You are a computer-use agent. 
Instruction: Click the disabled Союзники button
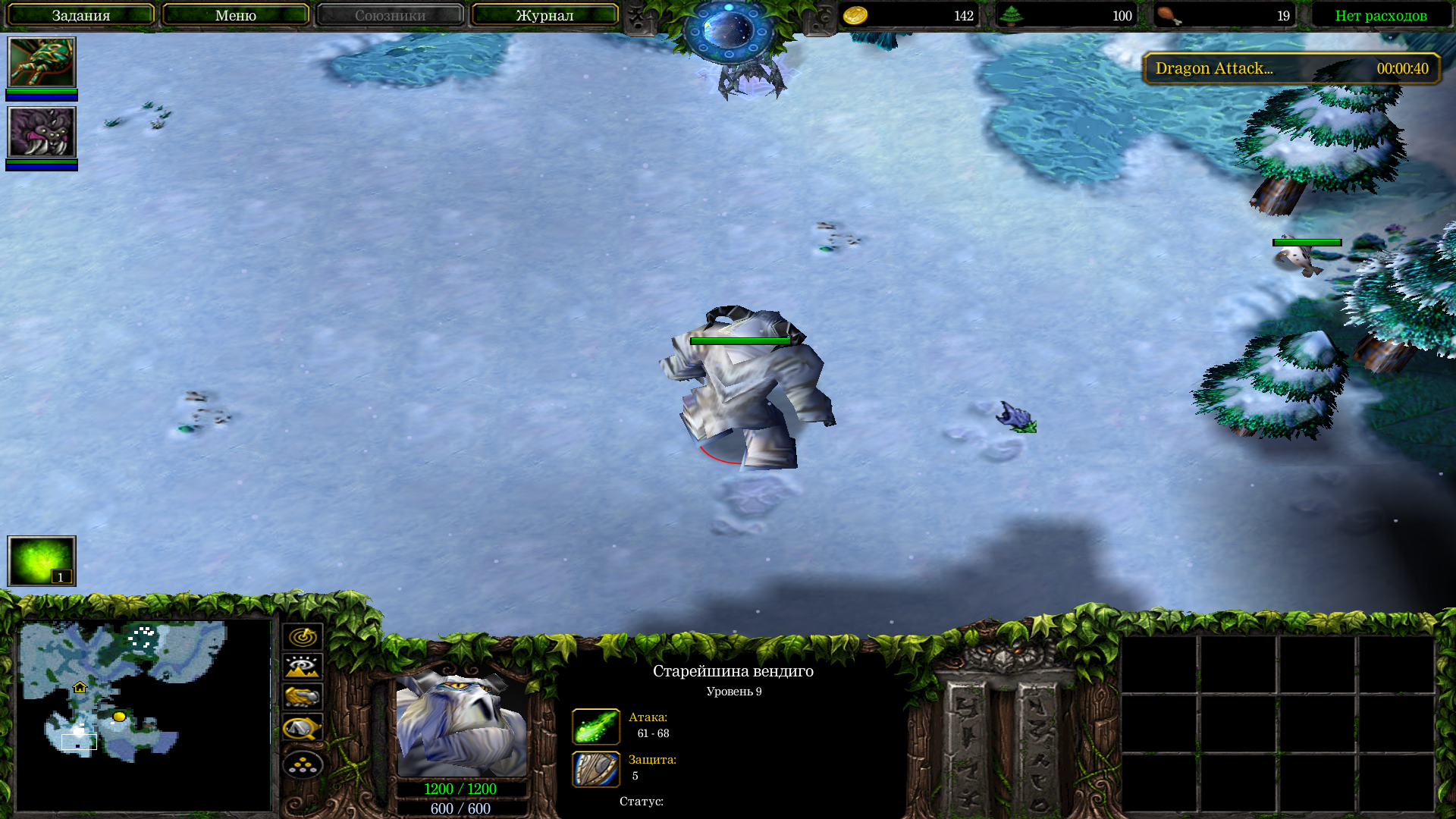coord(389,14)
